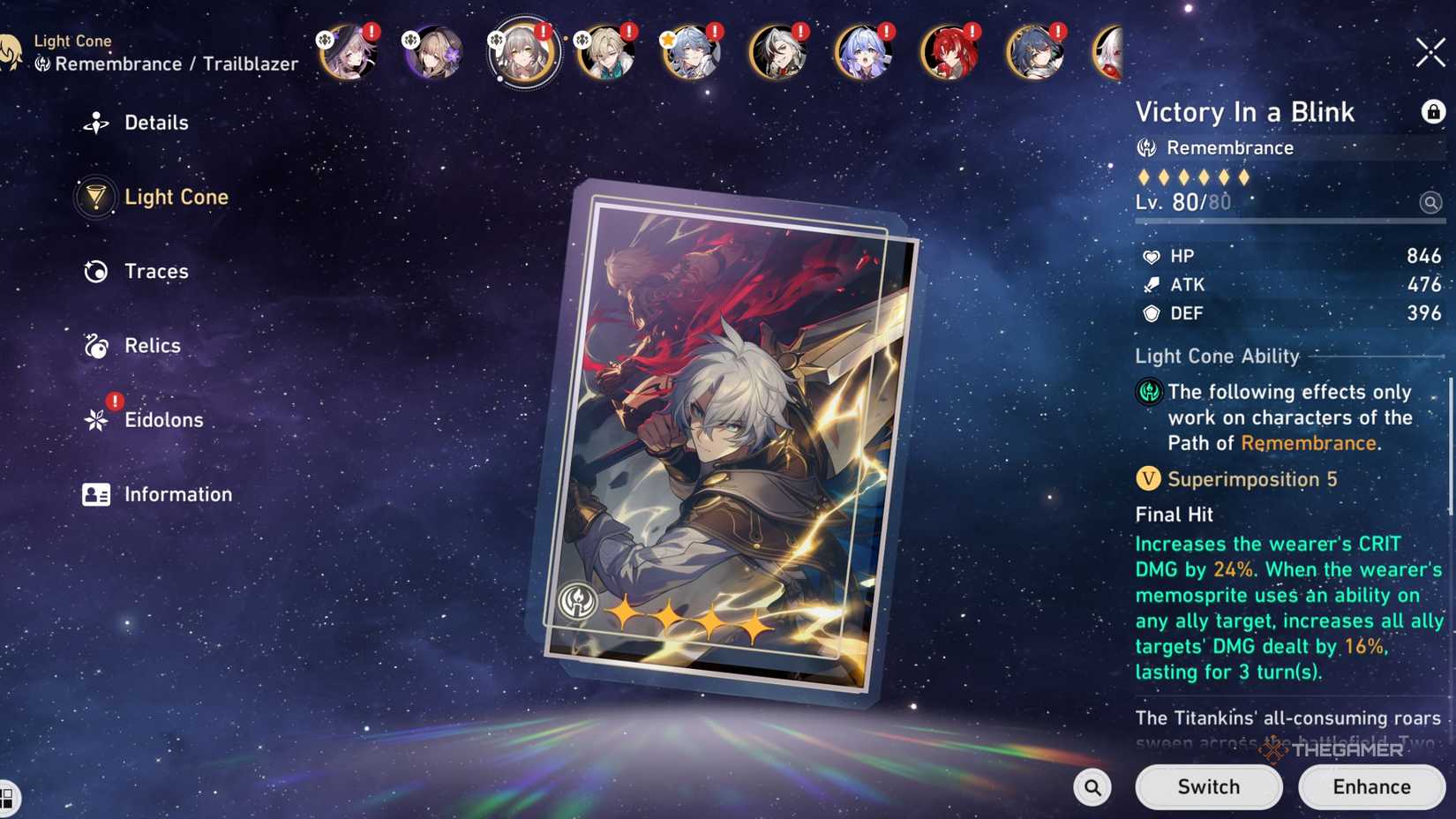Switch to the Details tab
1456x819 pixels.
139,123
